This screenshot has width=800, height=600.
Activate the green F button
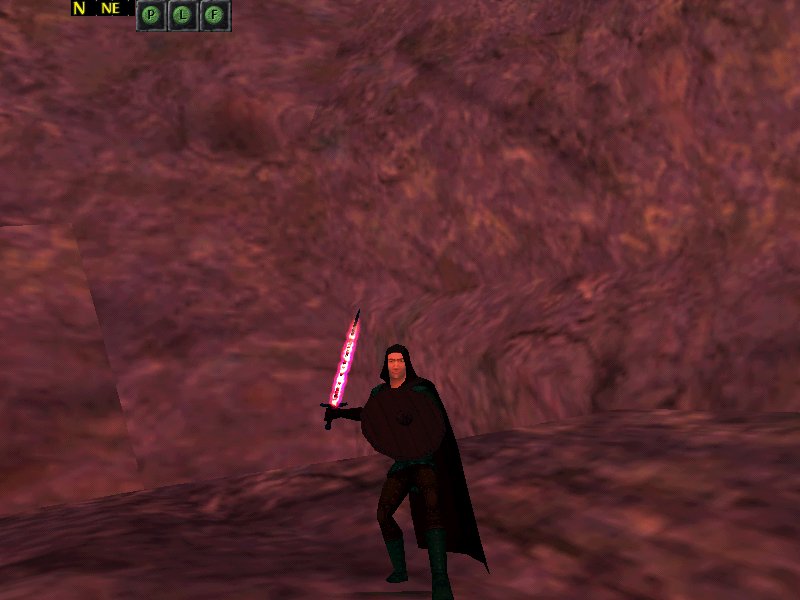click(x=215, y=15)
